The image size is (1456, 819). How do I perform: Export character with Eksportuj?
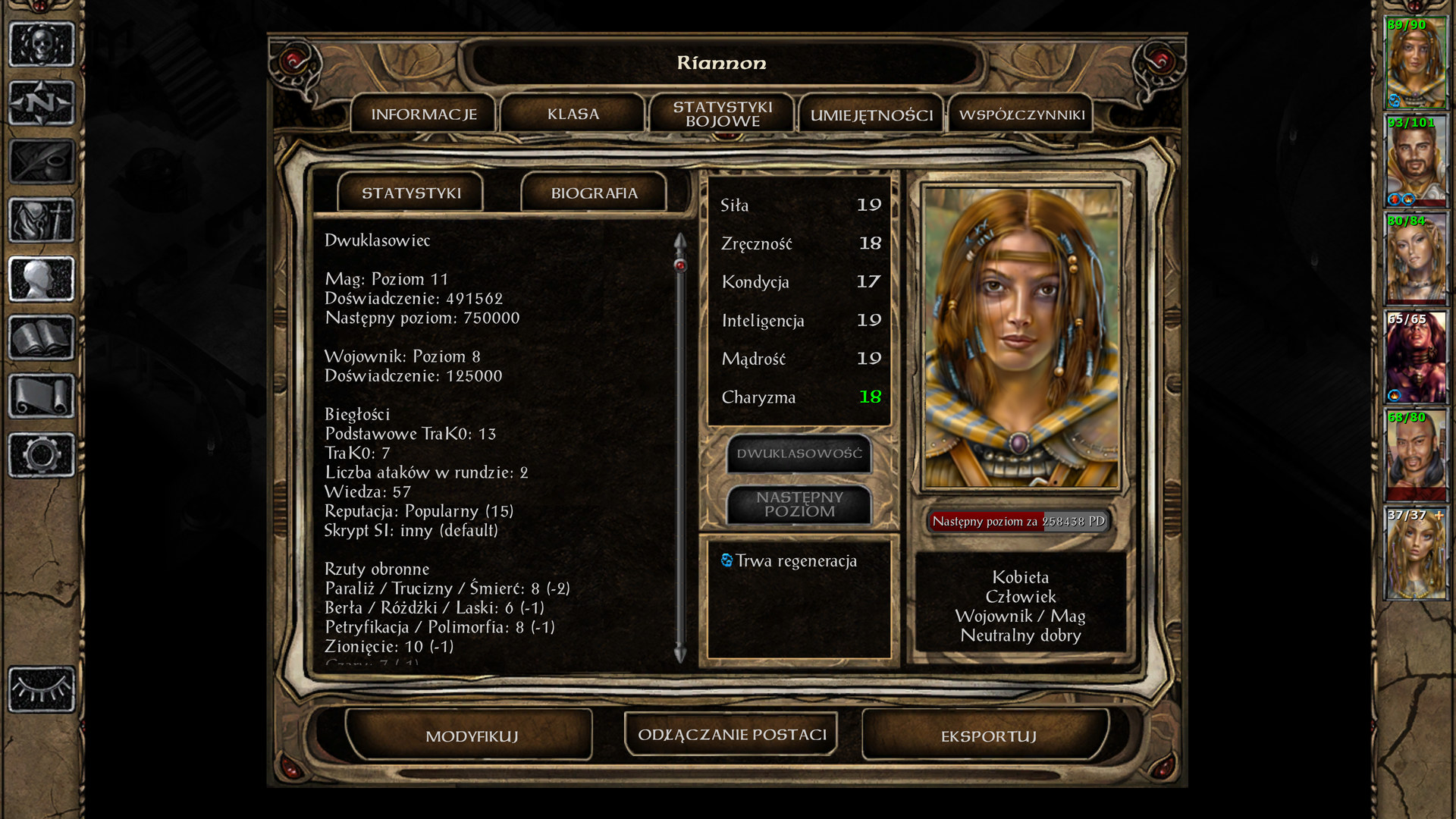(x=988, y=736)
